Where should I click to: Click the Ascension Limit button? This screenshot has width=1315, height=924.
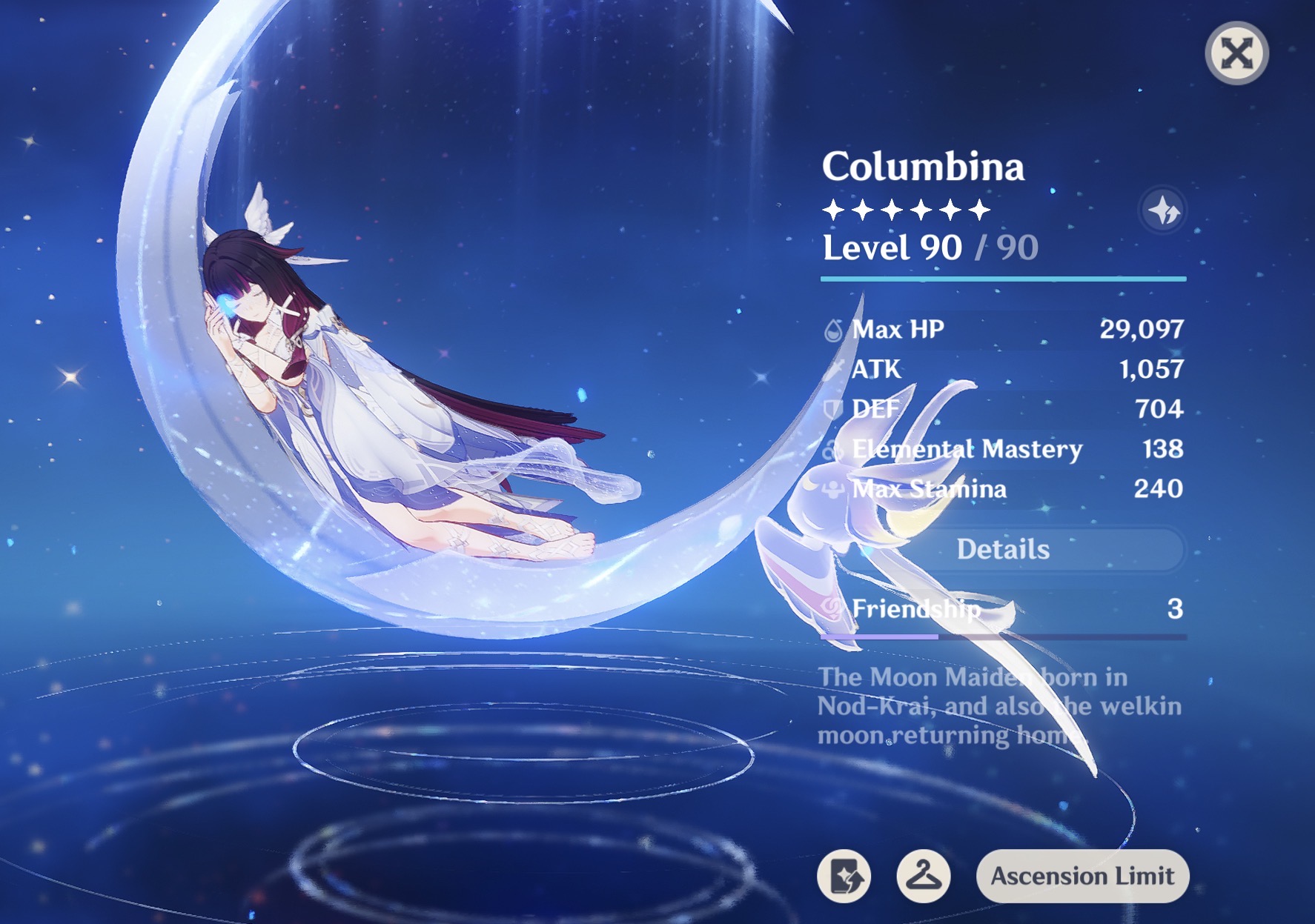pyautogui.click(x=1082, y=876)
